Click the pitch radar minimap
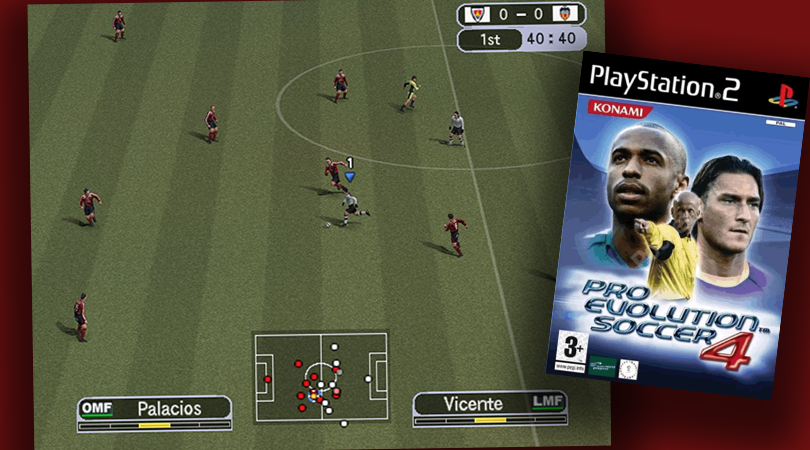The height and width of the screenshot is (450, 810). 320,378
